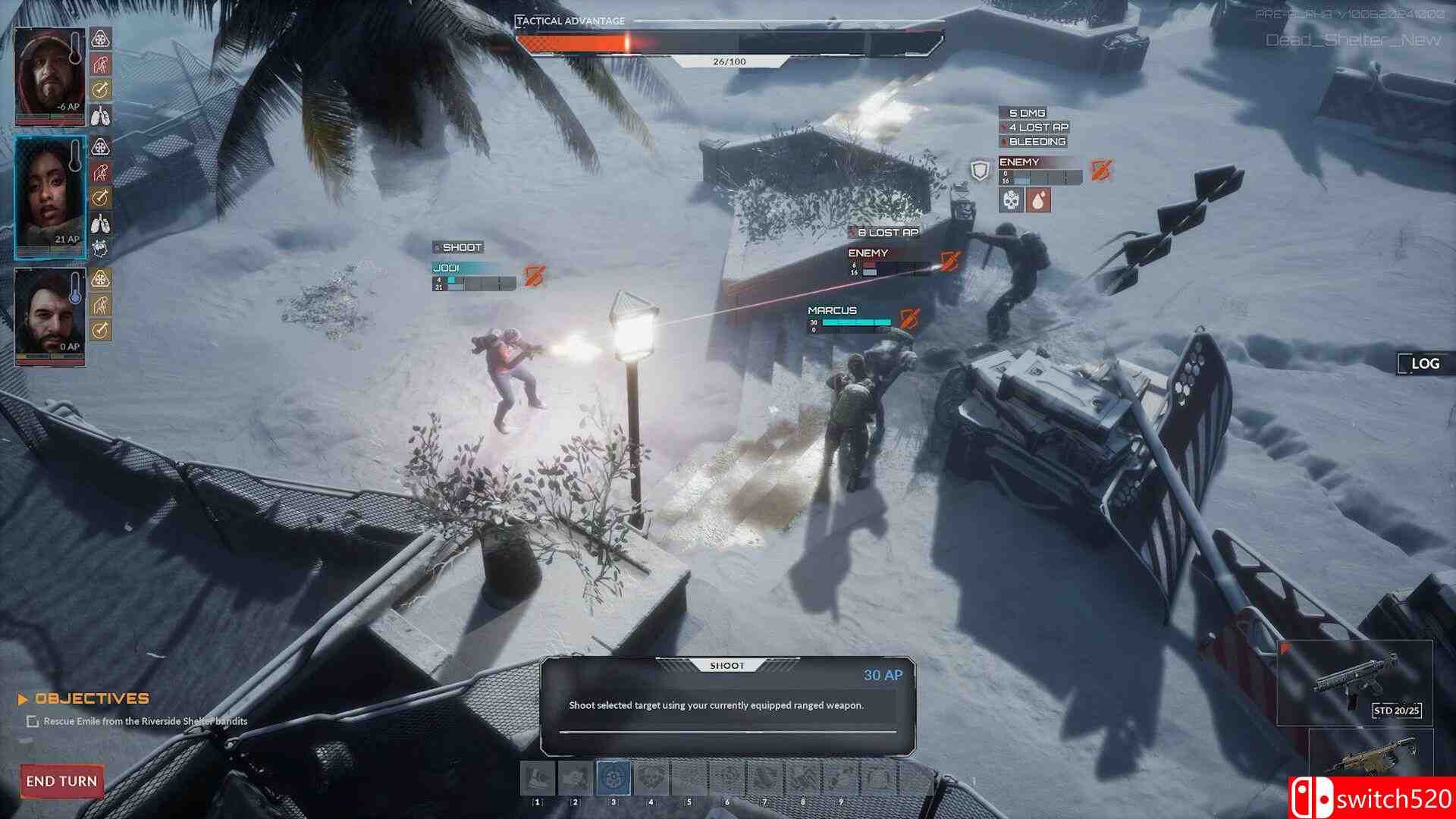The width and height of the screenshot is (1456, 819).
Task: Click the Rescue Emile objective checkbox
Action: [33, 721]
